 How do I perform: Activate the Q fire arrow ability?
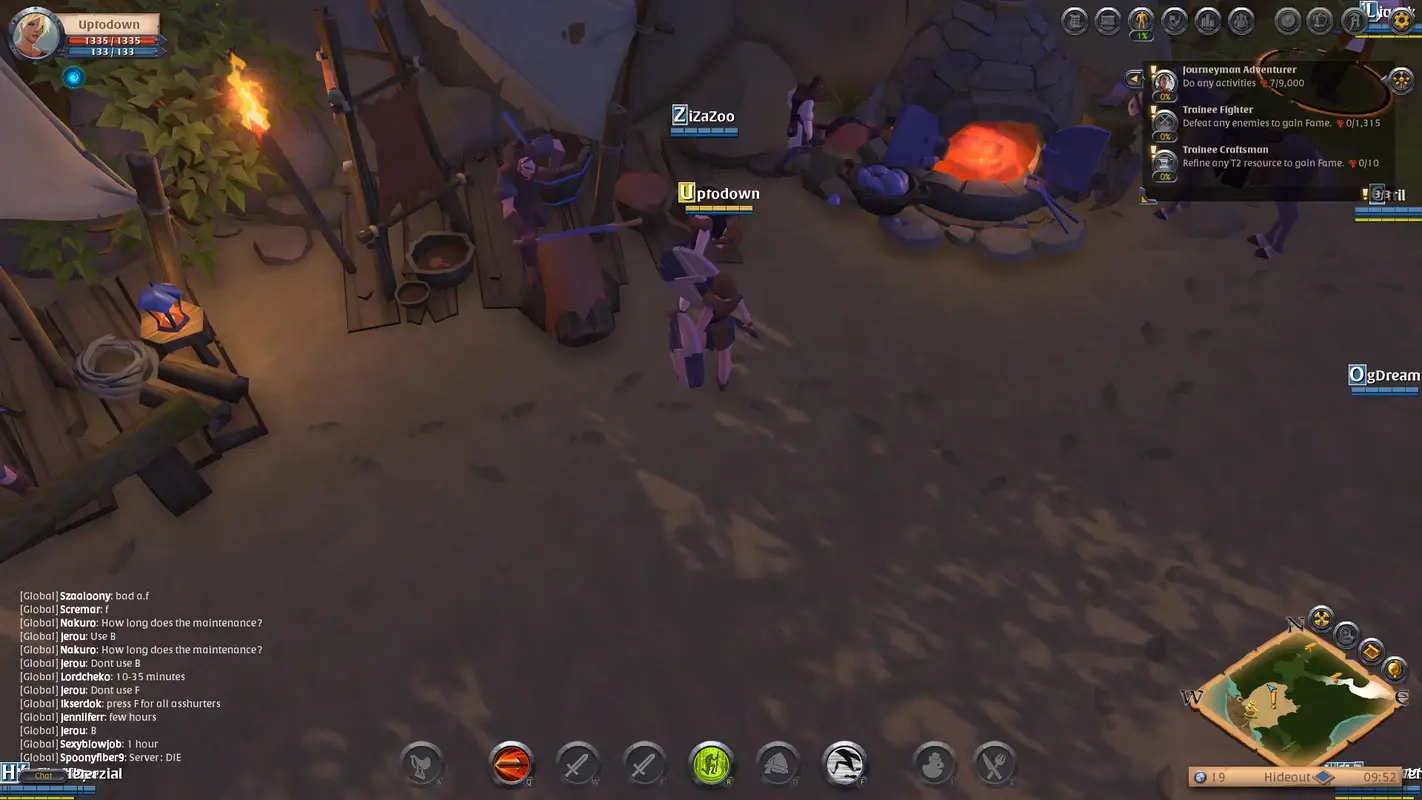point(511,763)
